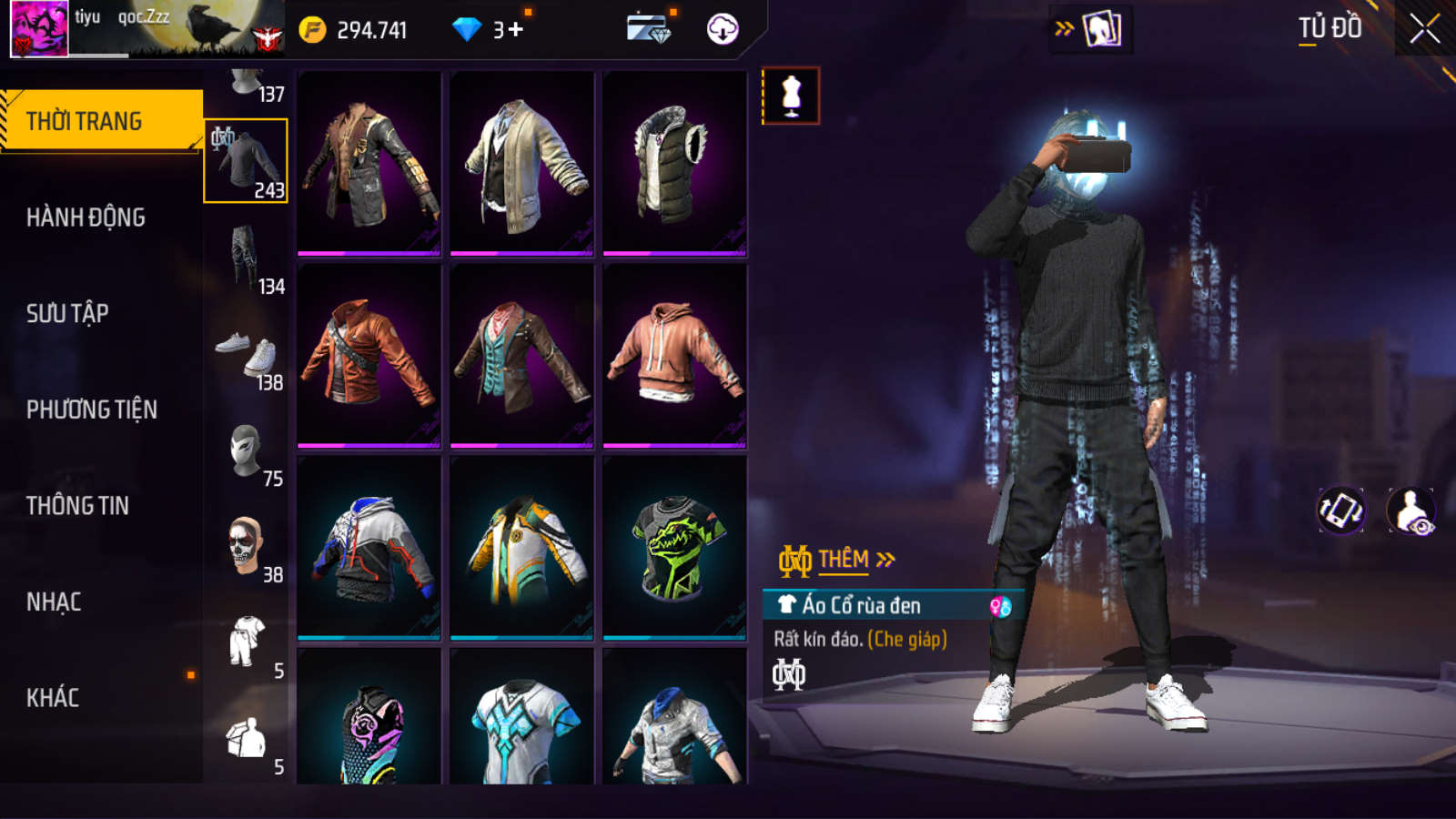Screen dimensions: 1456x819
Task: Choose the salmon pink hoodie
Action: click(x=674, y=356)
